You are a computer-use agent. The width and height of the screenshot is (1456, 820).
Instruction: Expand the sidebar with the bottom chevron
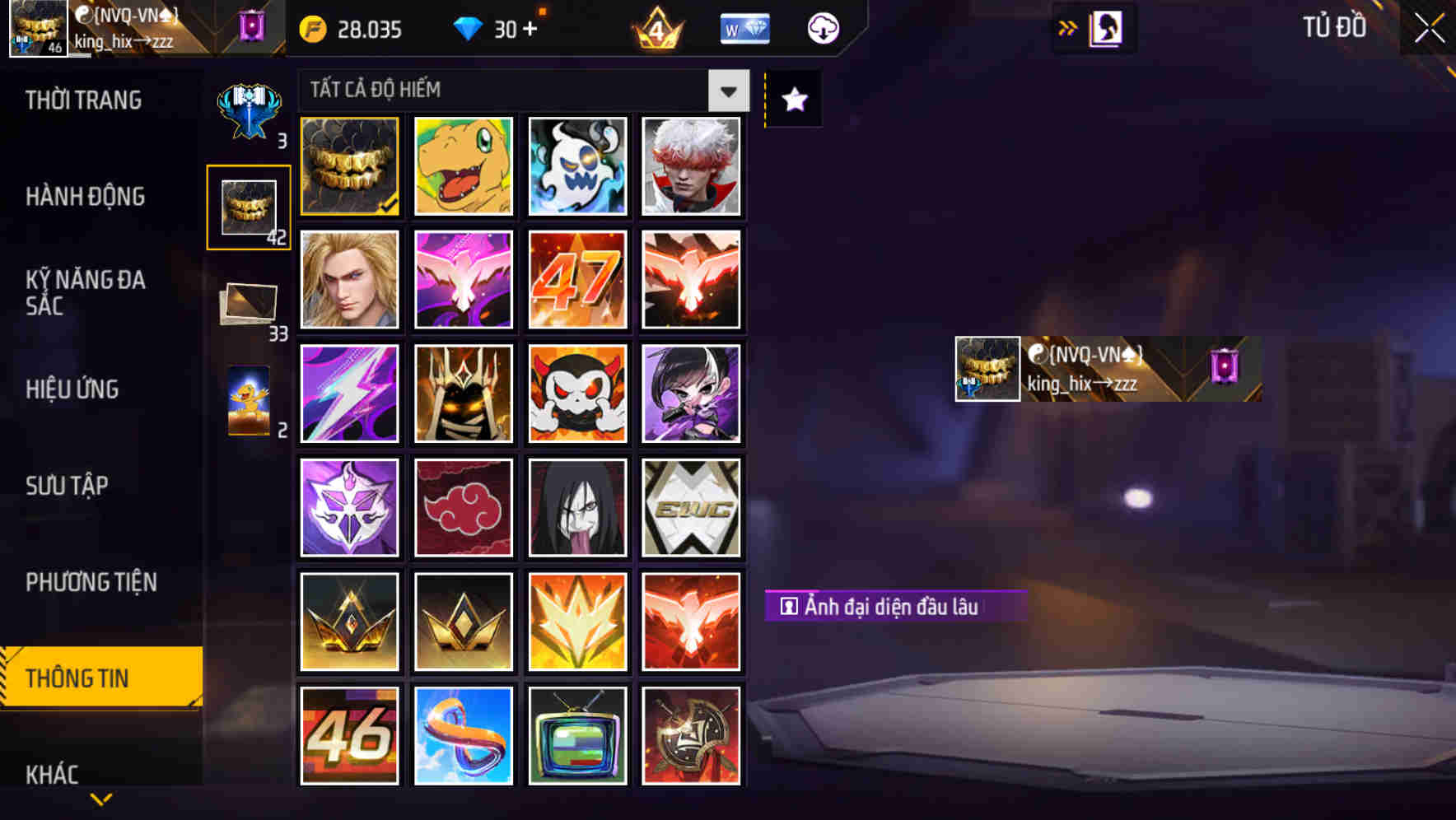[100, 798]
